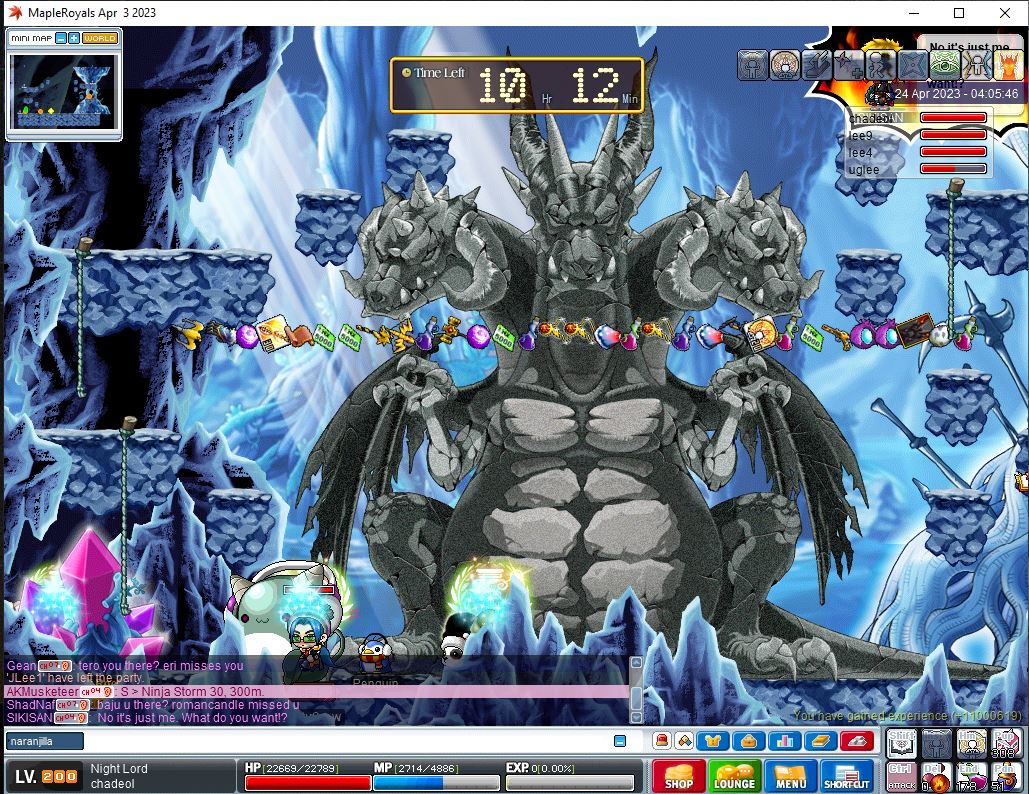Open the red SHOP button
The width and height of the screenshot is (1029, 794).
678,776
